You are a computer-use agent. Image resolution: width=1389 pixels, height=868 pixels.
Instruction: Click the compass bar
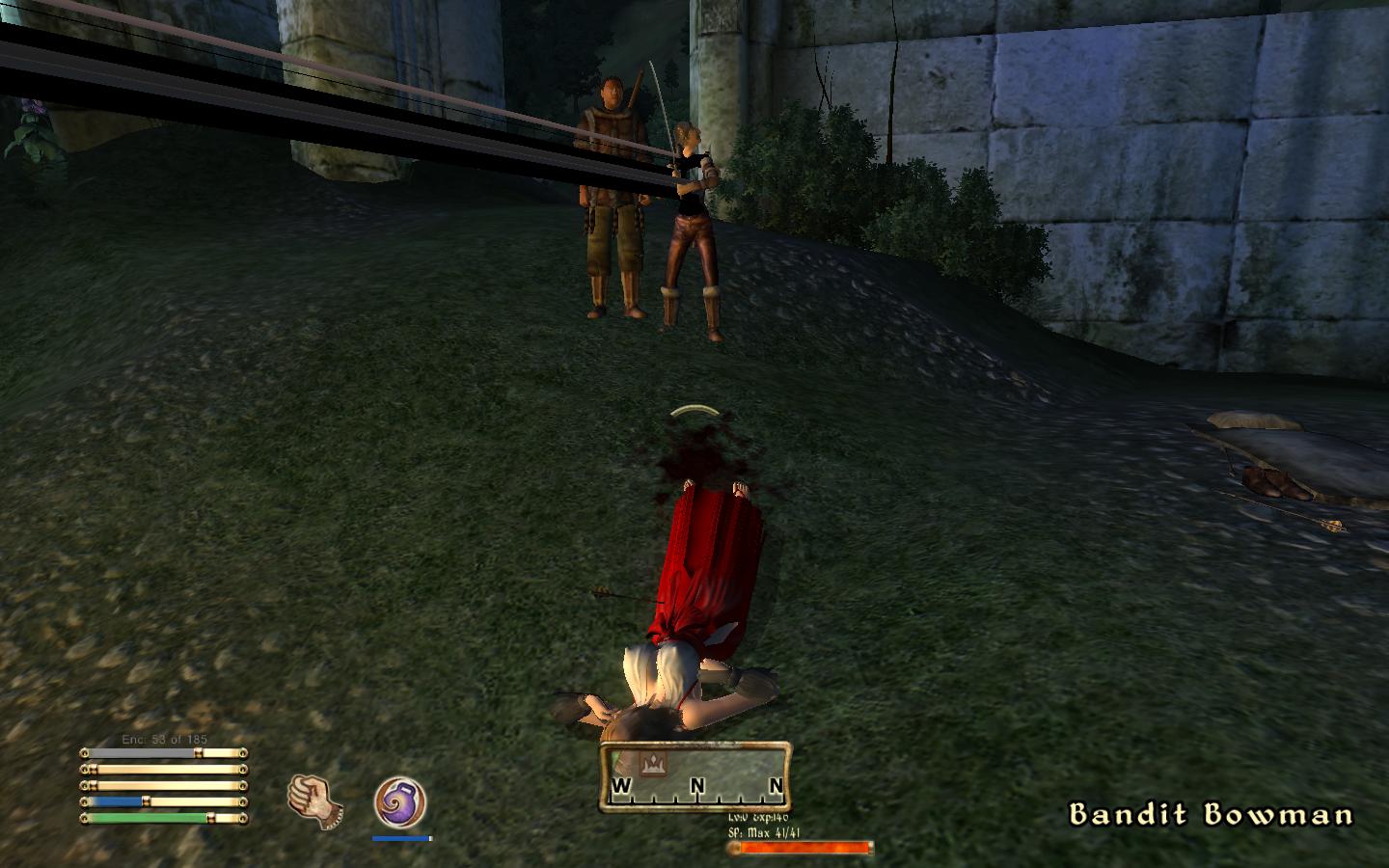(x=695, y=777)
